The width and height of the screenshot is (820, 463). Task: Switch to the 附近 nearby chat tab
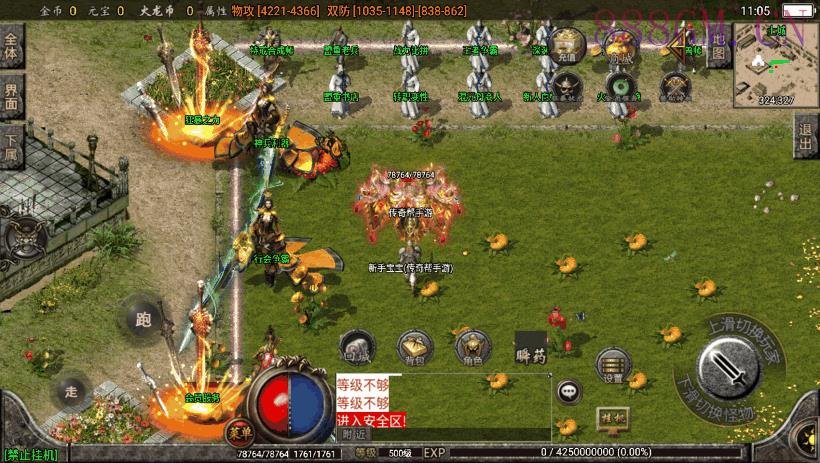coord(353,434)
